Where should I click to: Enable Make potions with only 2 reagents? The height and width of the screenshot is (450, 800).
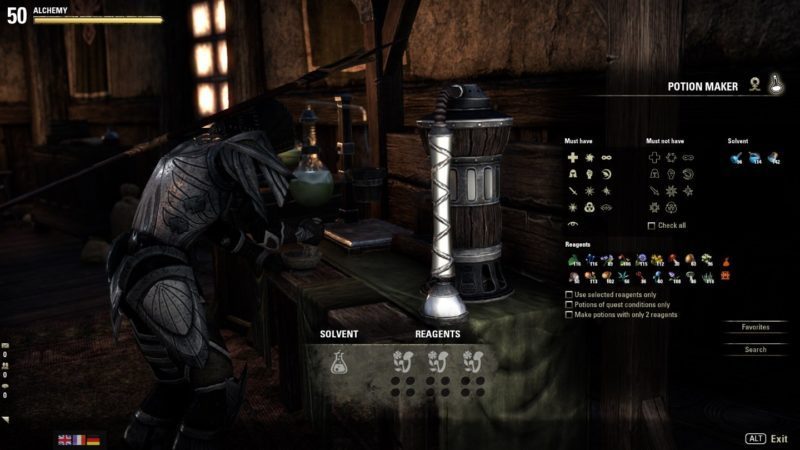(x=569, y=315)
